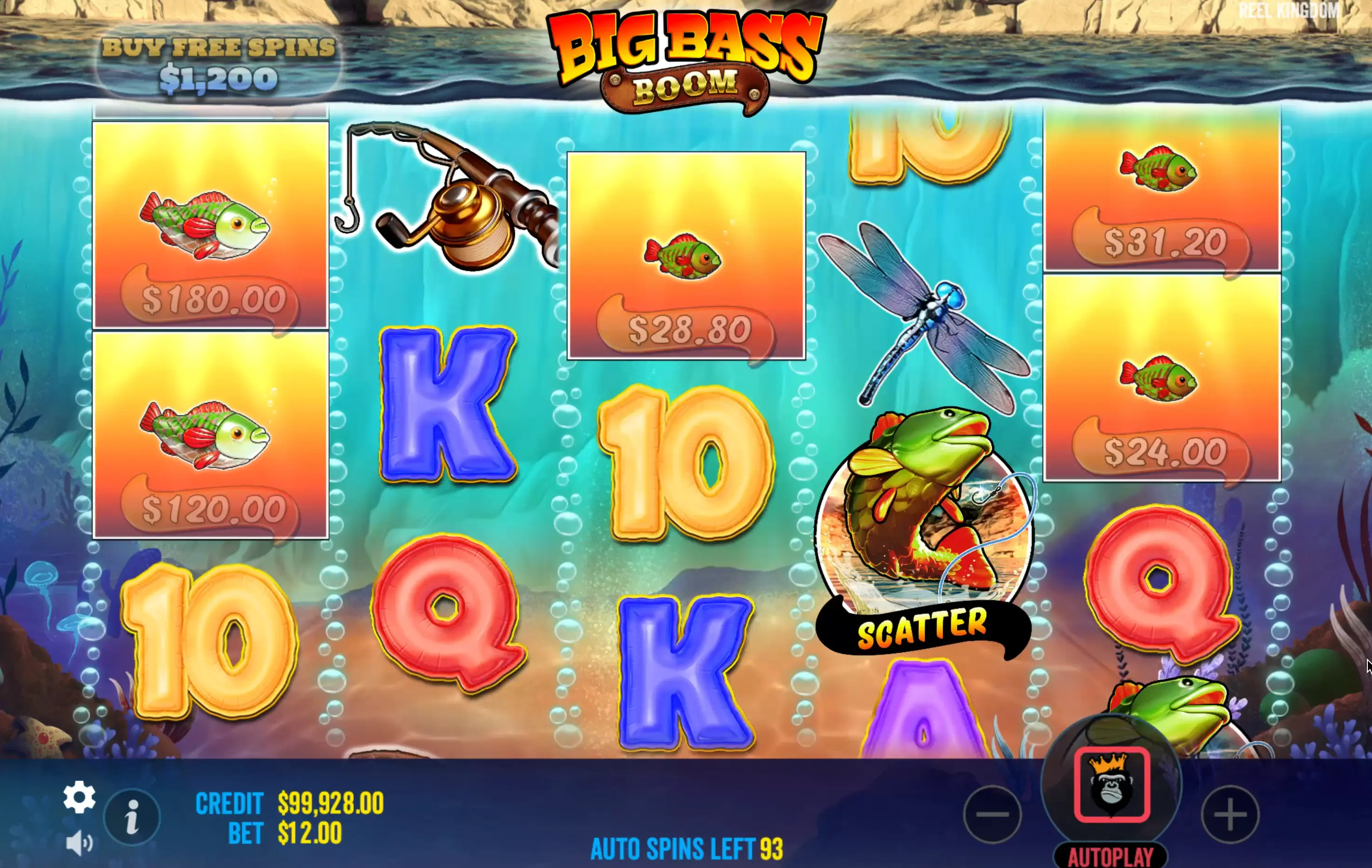Open the Autoplay options
Screen dimensions: 1372x868
[1110, 855]
